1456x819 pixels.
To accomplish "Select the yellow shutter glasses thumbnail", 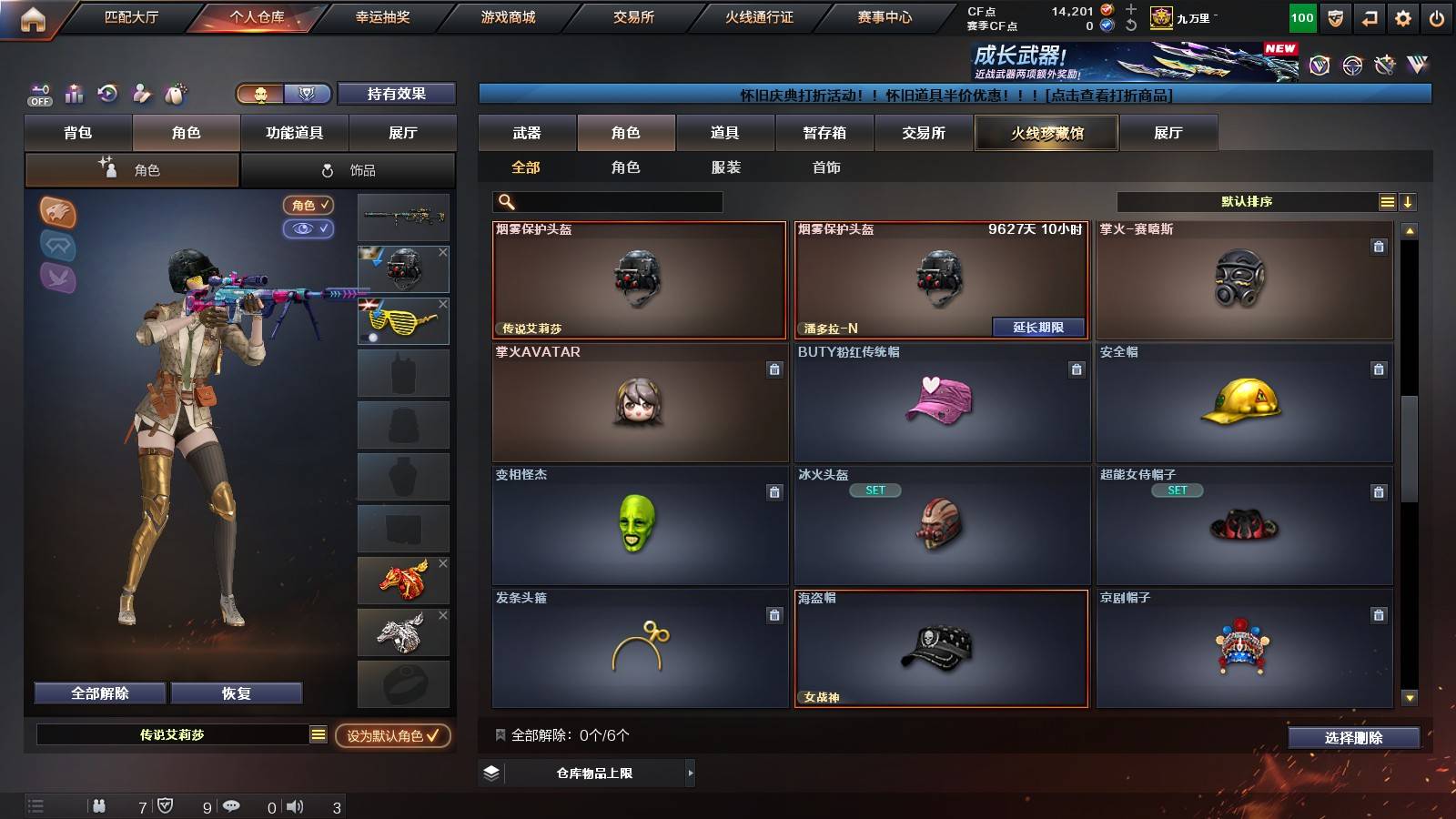I will click(x=403, y=320).
